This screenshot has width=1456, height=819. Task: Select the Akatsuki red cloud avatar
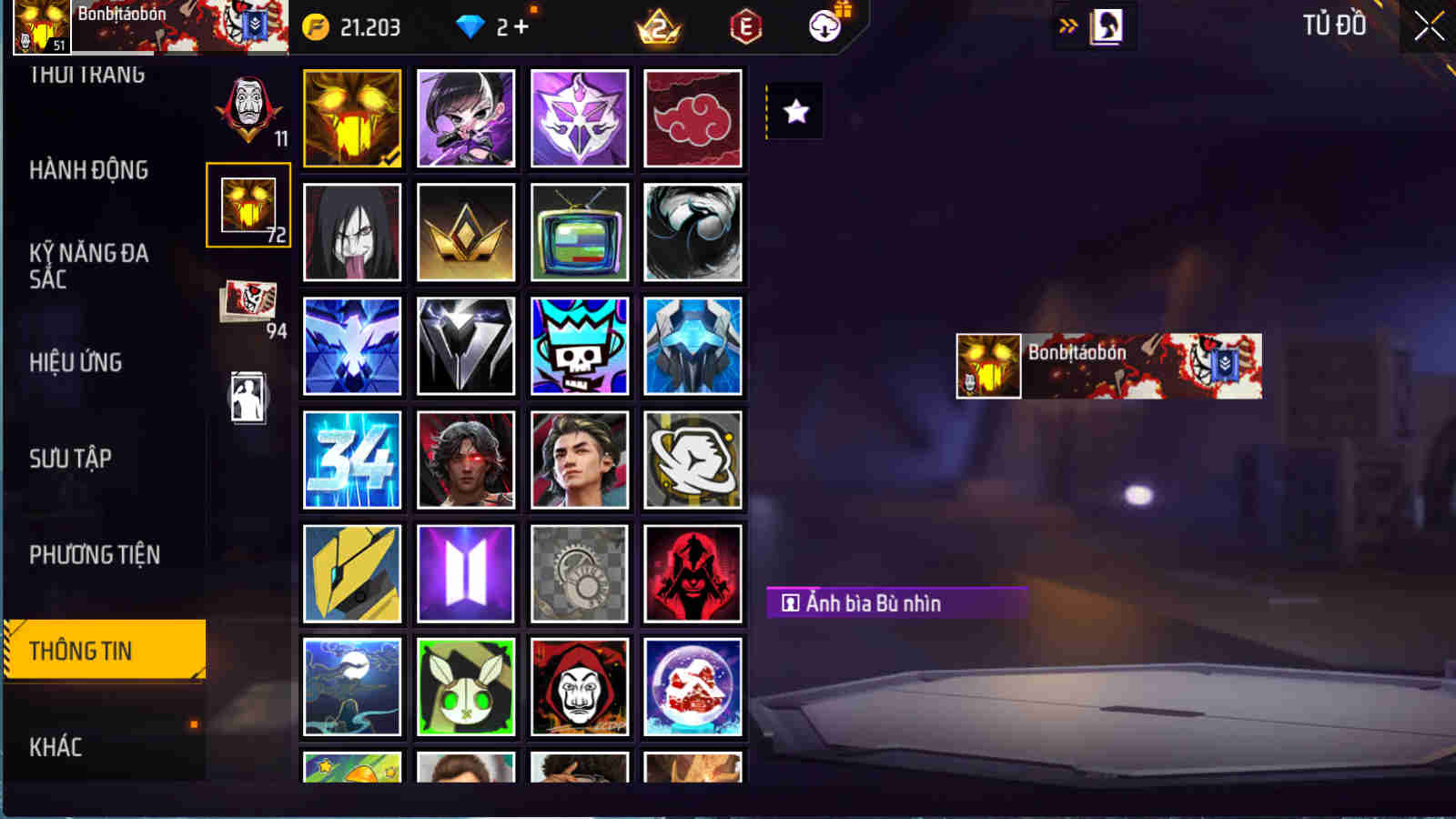(693, 118)
